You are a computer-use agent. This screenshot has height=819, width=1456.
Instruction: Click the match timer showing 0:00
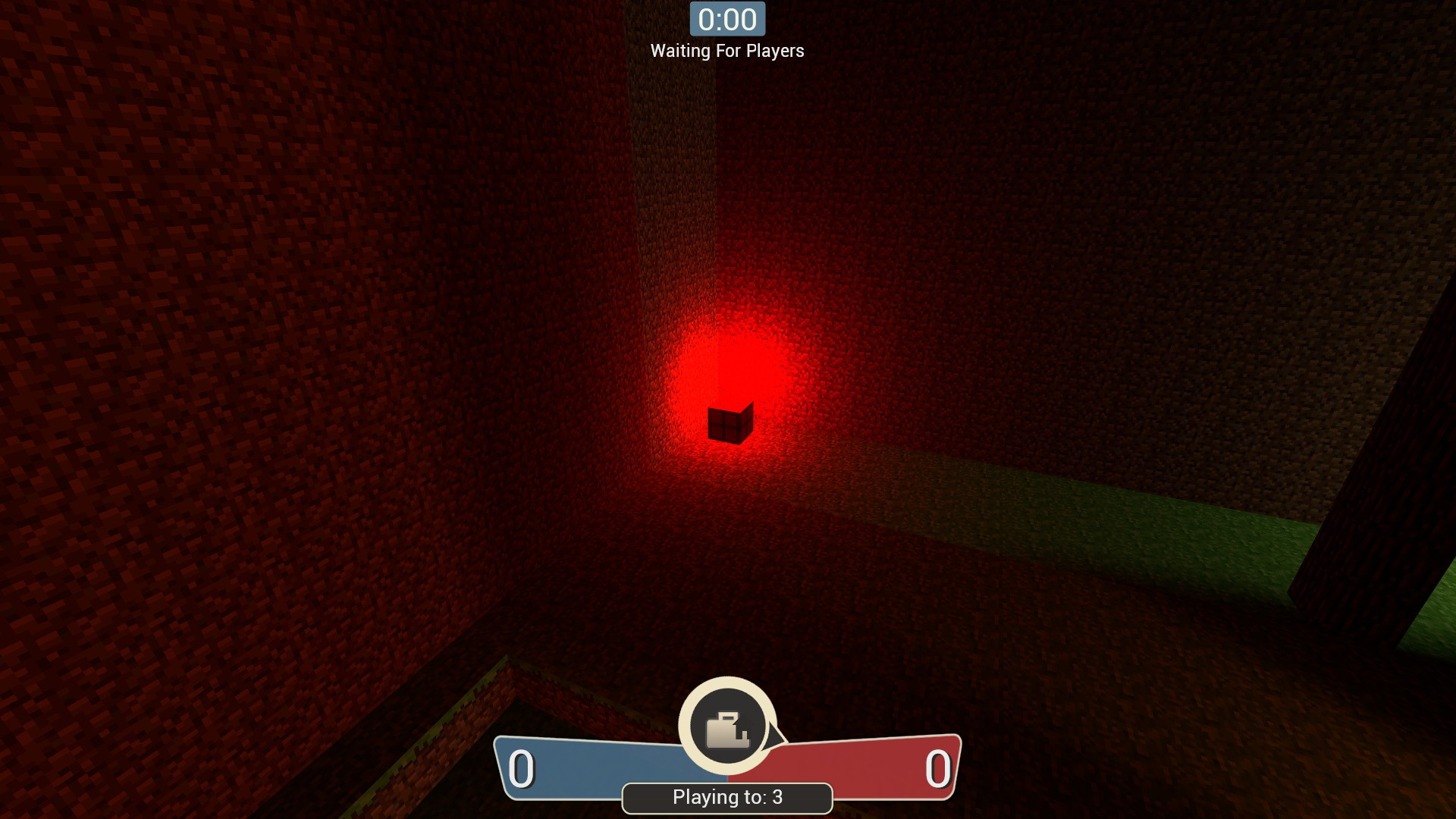(x=726, y=19)
